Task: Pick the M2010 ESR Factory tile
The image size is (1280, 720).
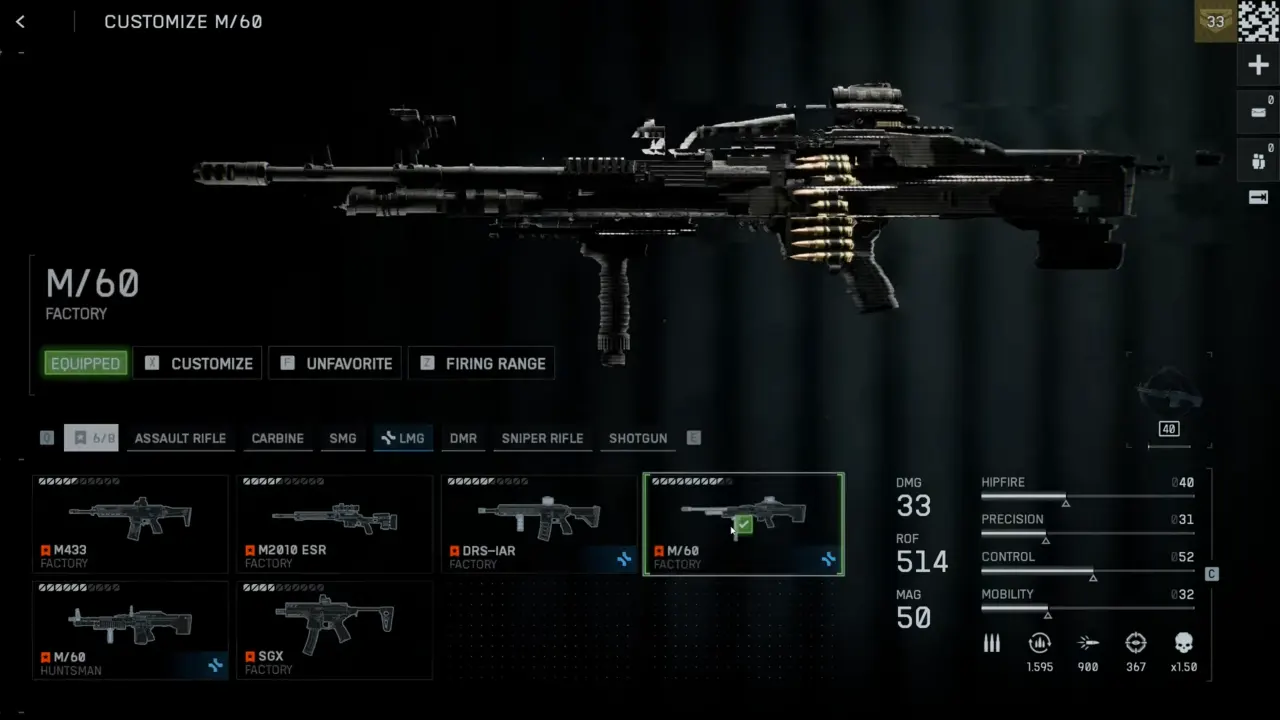Action: point(335,524)
